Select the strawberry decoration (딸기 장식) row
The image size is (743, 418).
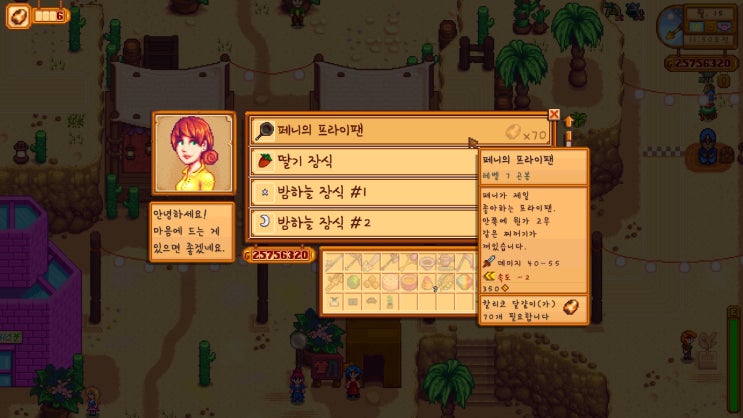click(362, 161)
